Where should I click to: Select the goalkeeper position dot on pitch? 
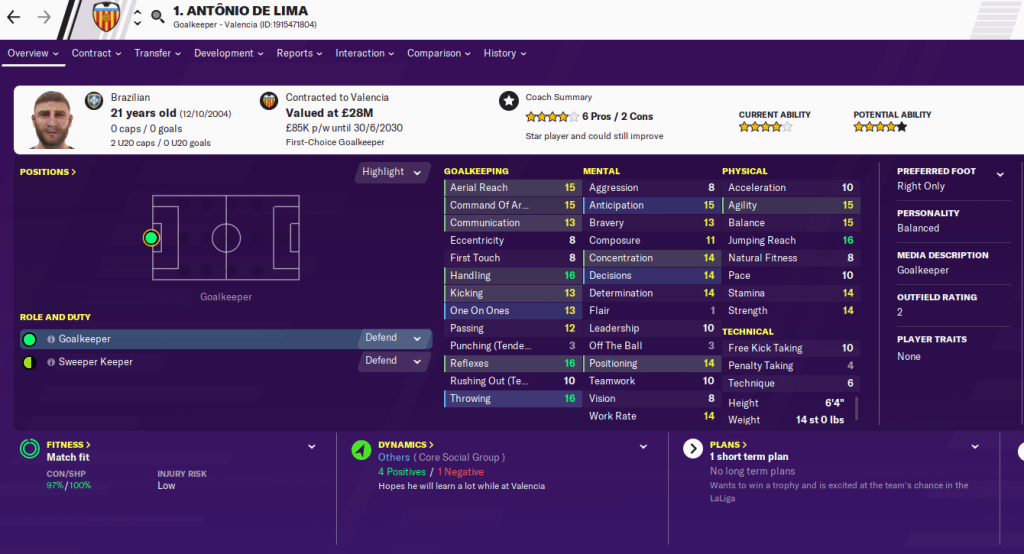click(x=151, y=238)
